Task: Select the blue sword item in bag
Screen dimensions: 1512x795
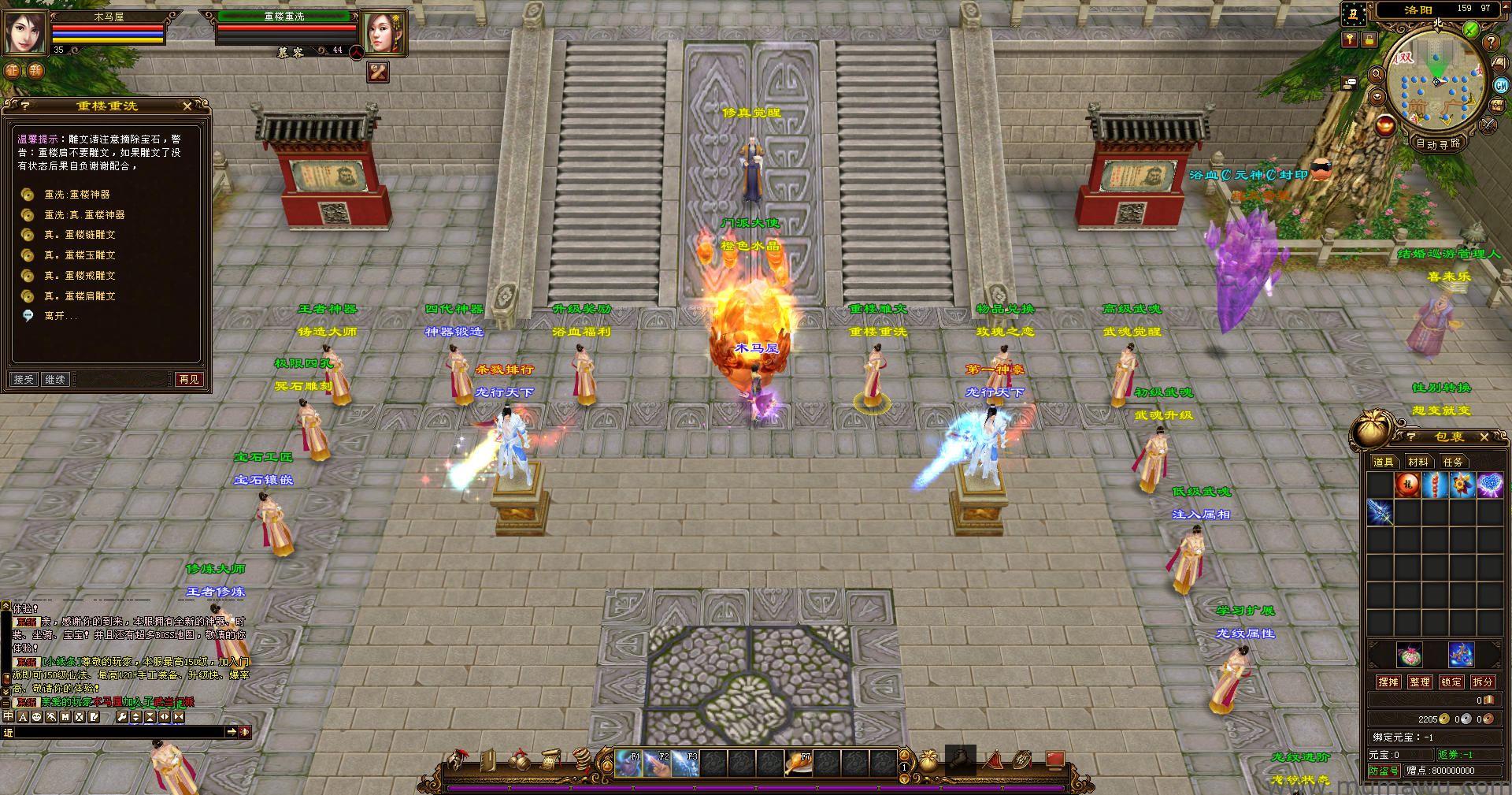Action: coord(1380,512)
